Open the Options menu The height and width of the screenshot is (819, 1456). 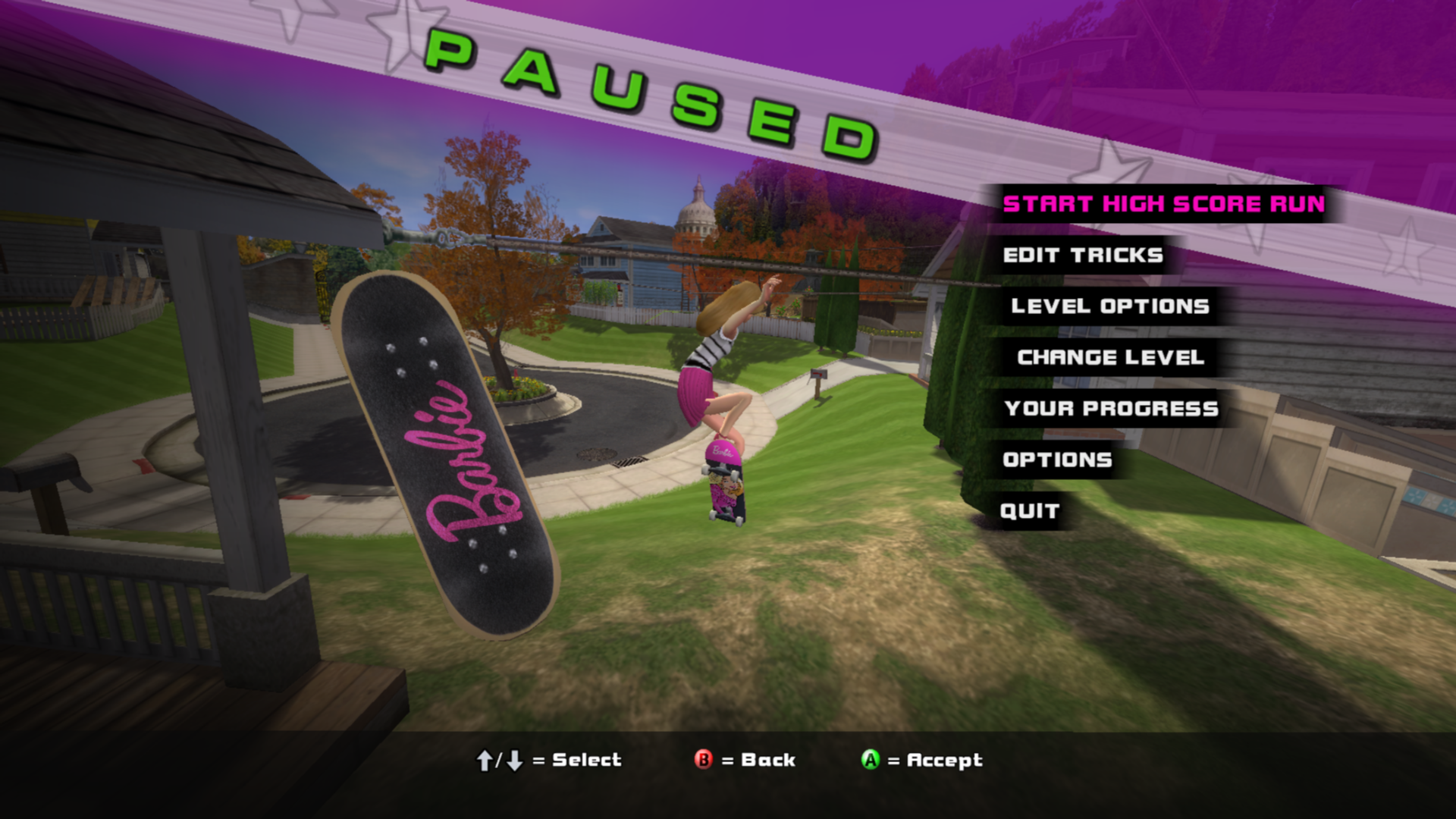coord(1057,460)
